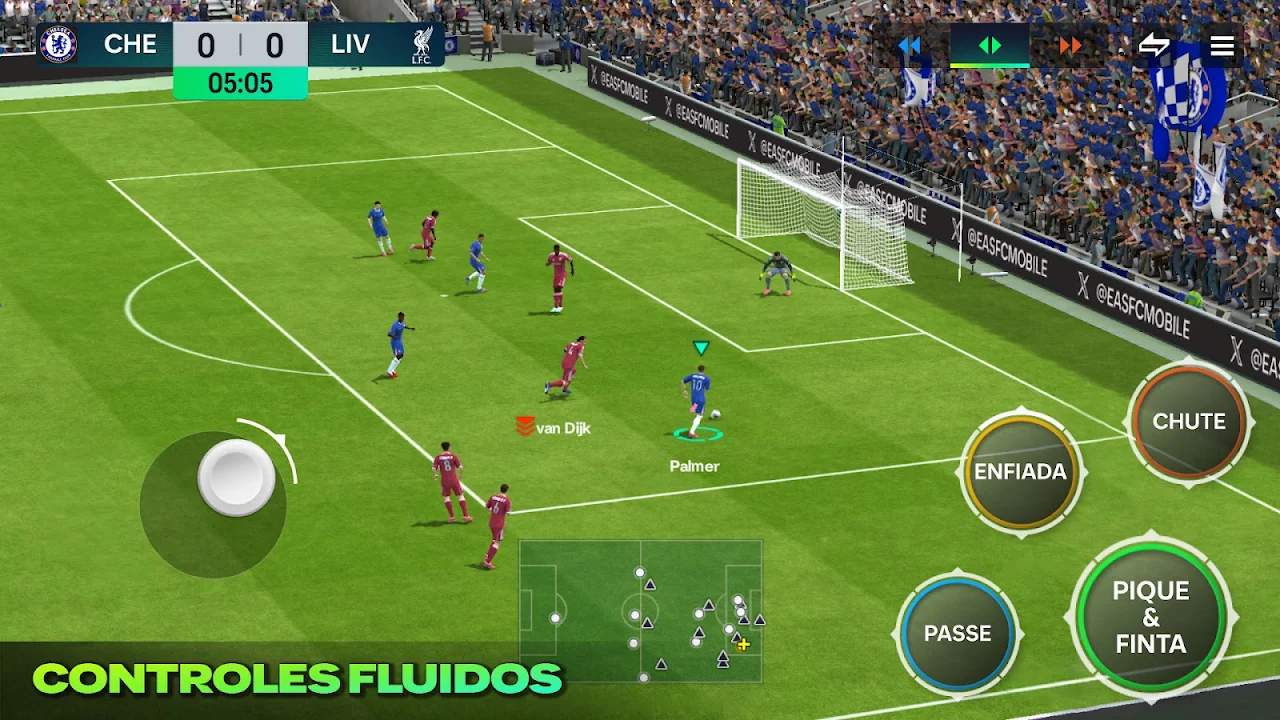The image size is (1280, 720).
Task: Tap the blue rewind icon
Action: [910, 44]
